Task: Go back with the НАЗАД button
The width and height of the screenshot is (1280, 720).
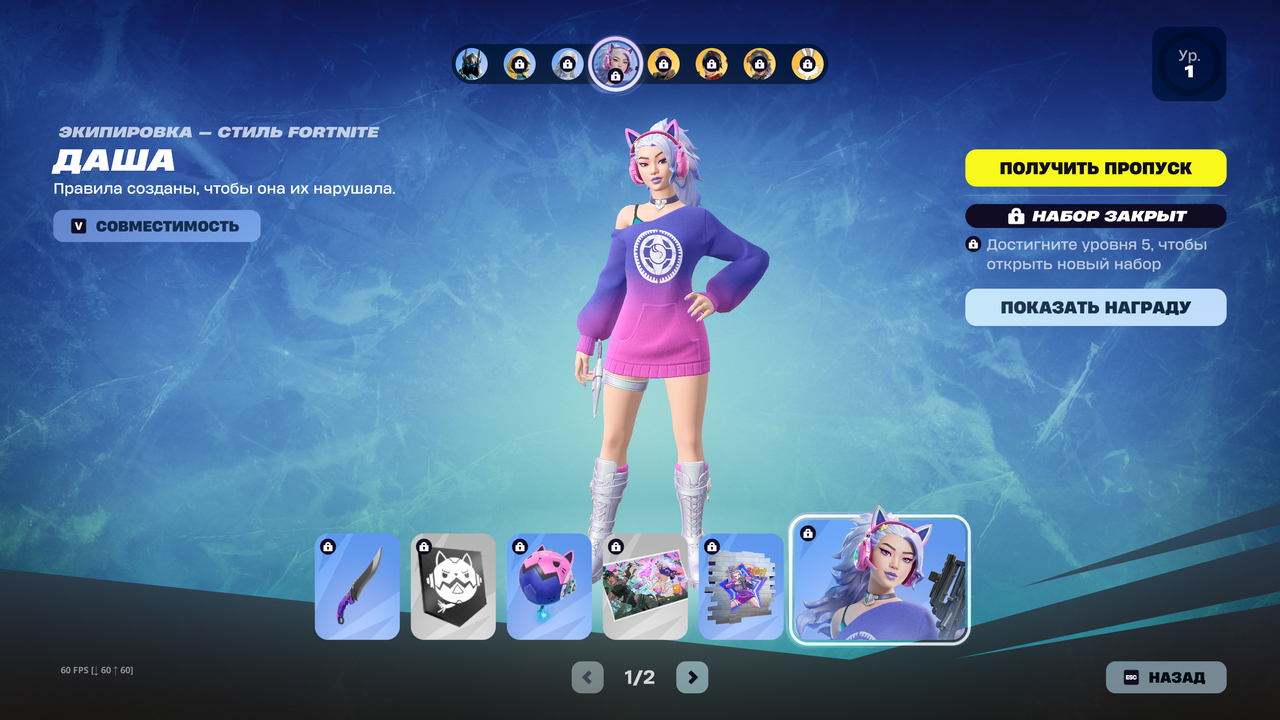Action: point(1165,677)
